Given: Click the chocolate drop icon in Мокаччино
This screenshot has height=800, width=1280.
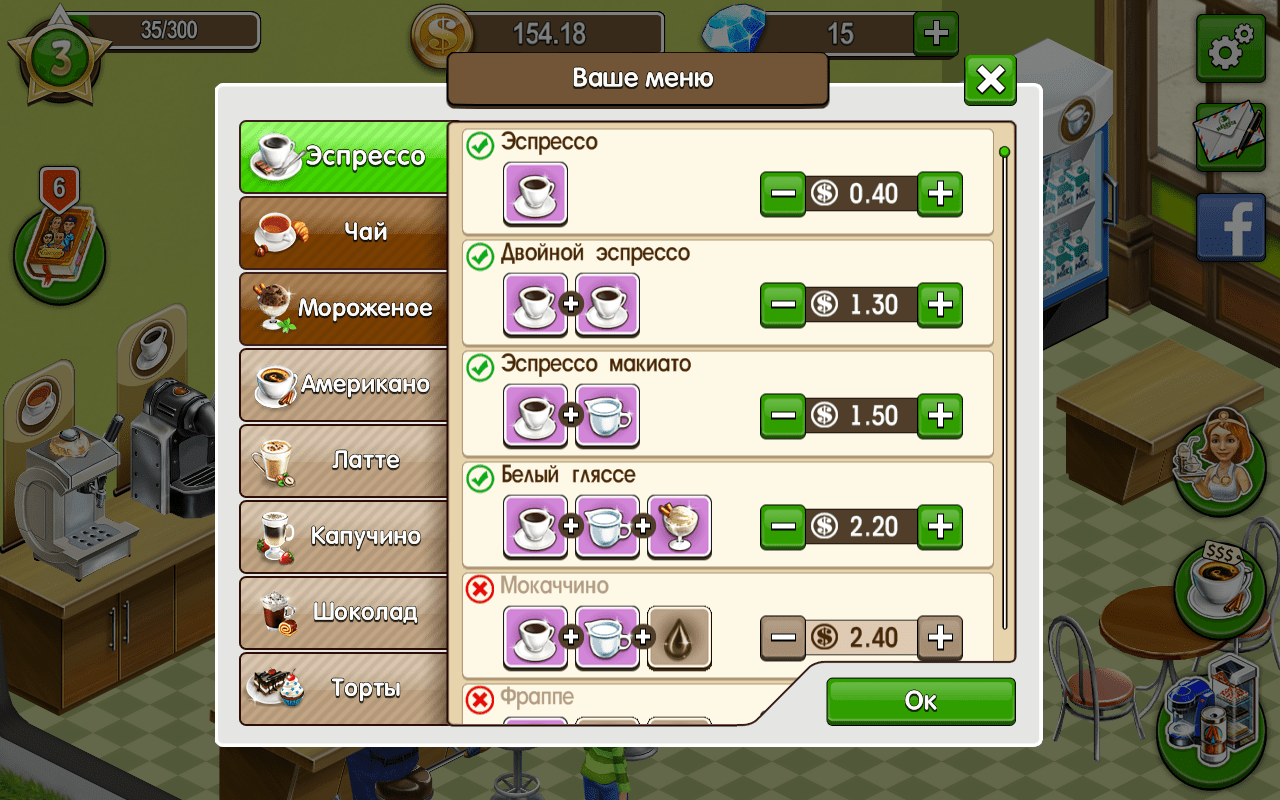Looking at the screenshot, I should (679, 638).
